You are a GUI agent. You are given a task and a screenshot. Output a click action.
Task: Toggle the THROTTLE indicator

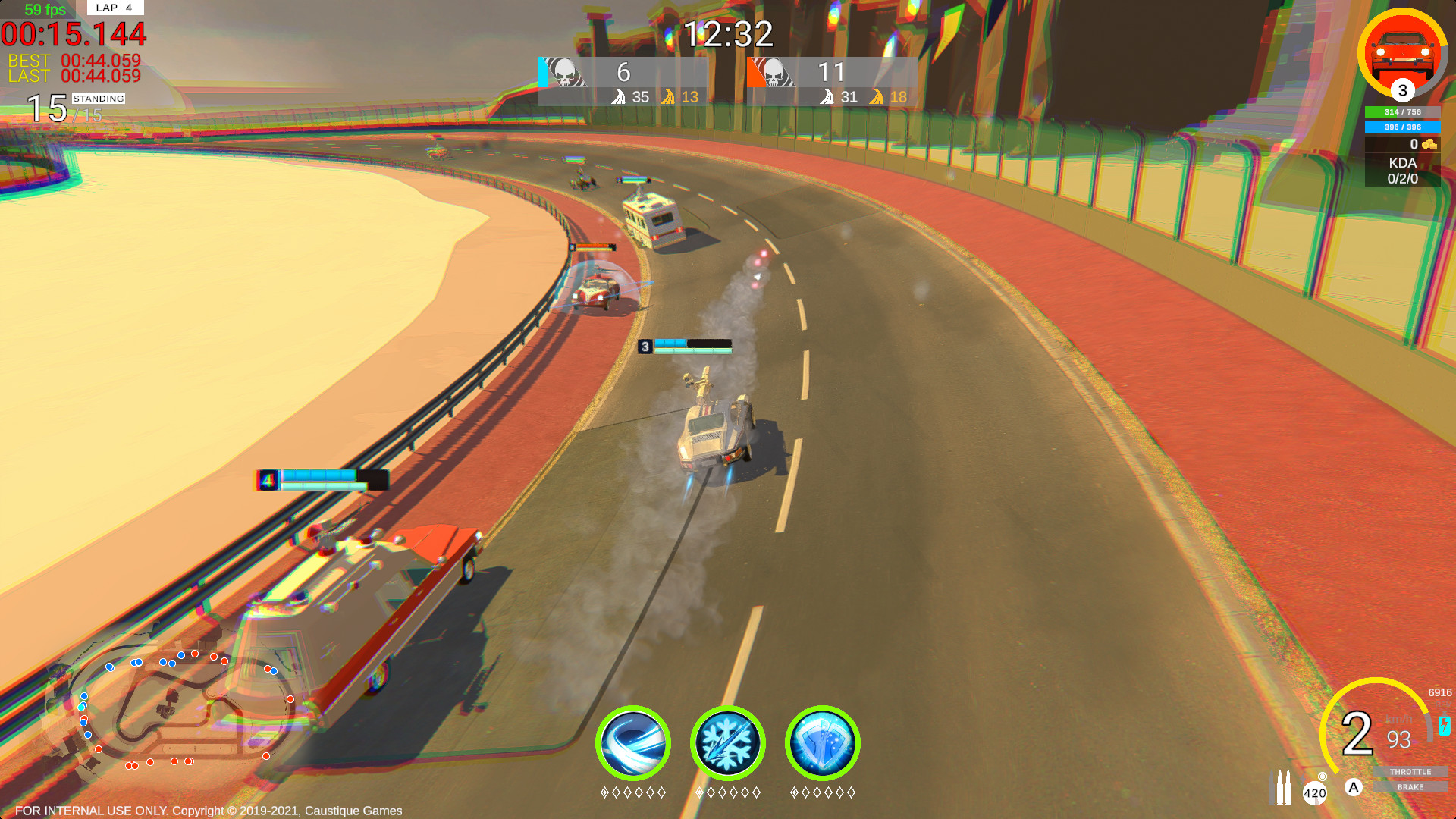coord(1410,772)
